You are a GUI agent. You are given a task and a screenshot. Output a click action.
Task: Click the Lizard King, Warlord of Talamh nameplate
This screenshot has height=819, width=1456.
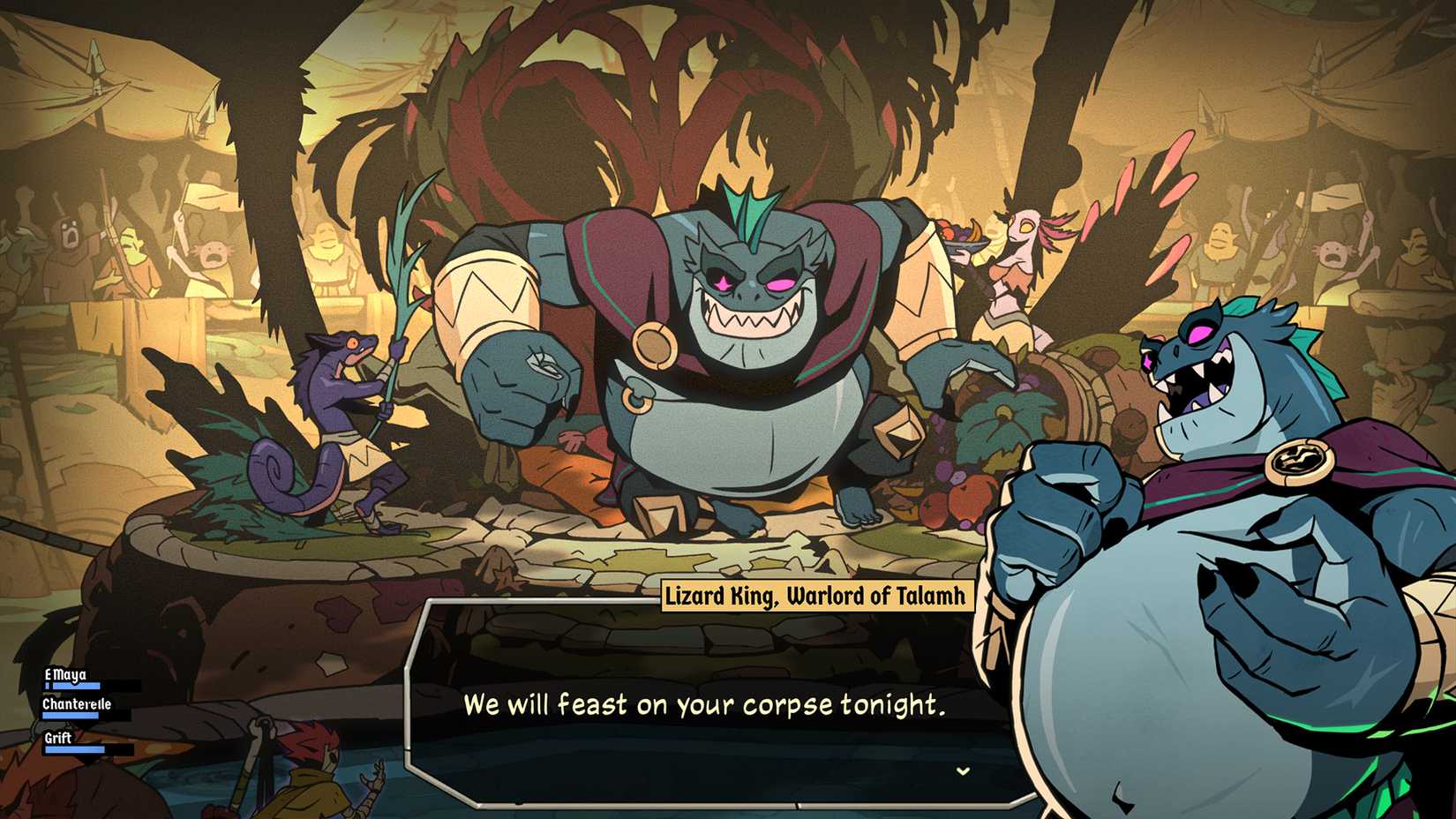pyautogui.click(x=816, y=596)
